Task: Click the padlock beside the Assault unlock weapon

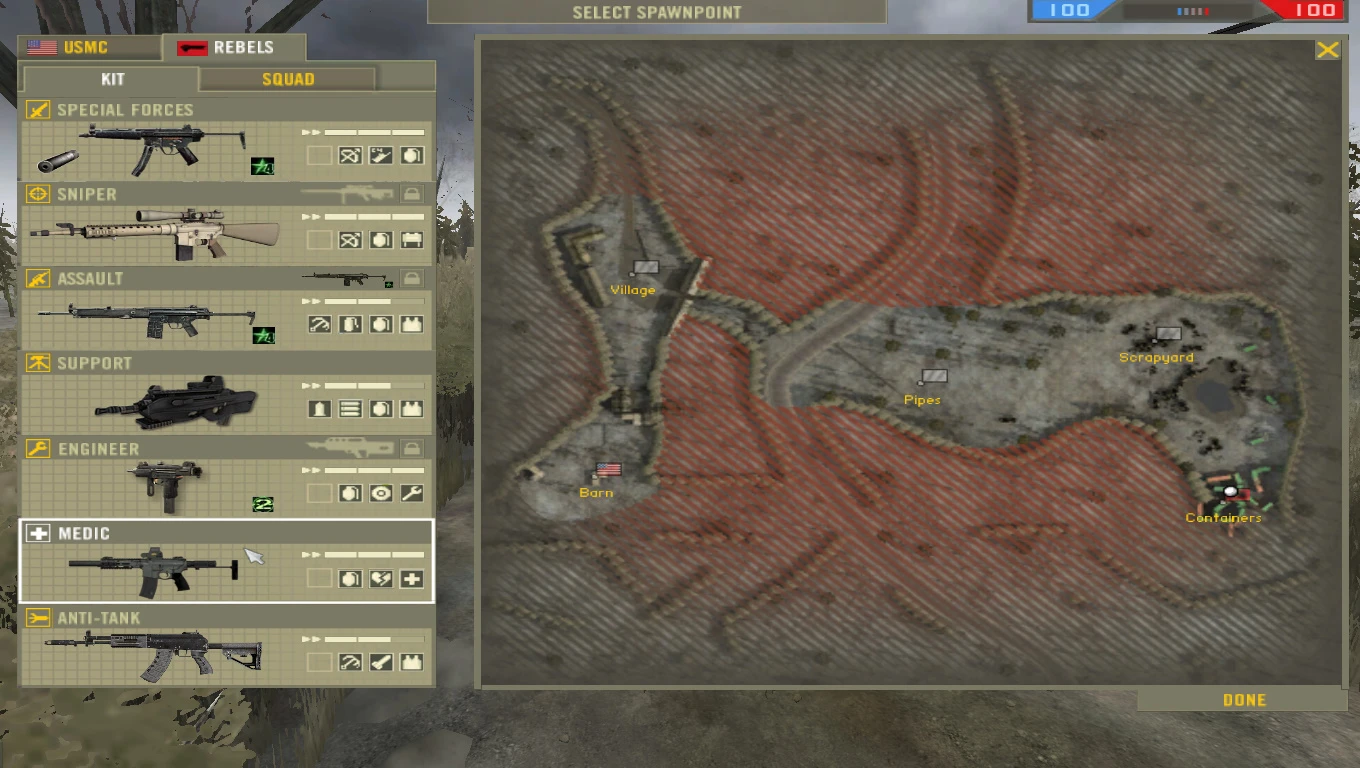Action: (412, 278)
